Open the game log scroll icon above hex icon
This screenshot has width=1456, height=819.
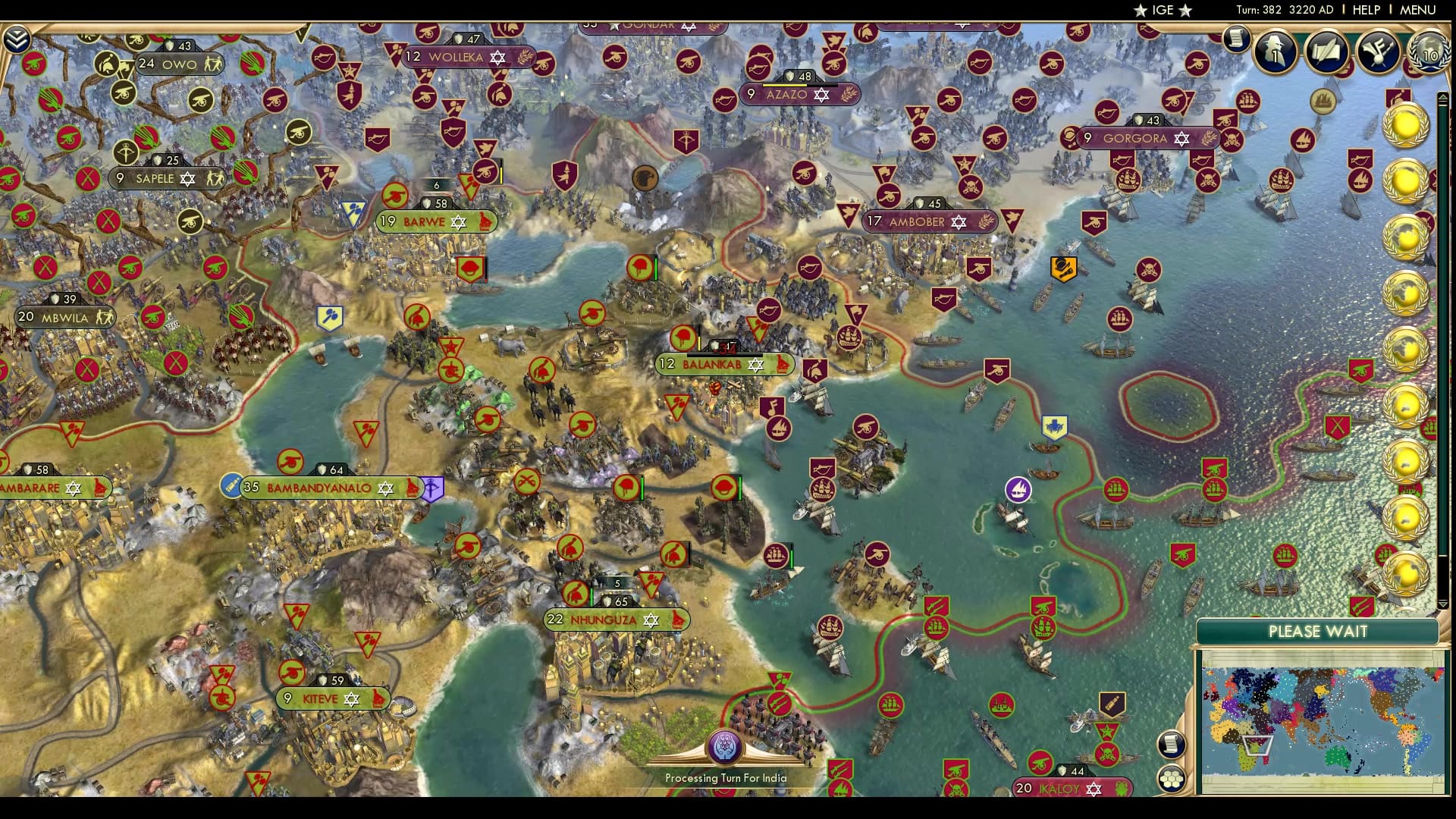pos(1172,743)
